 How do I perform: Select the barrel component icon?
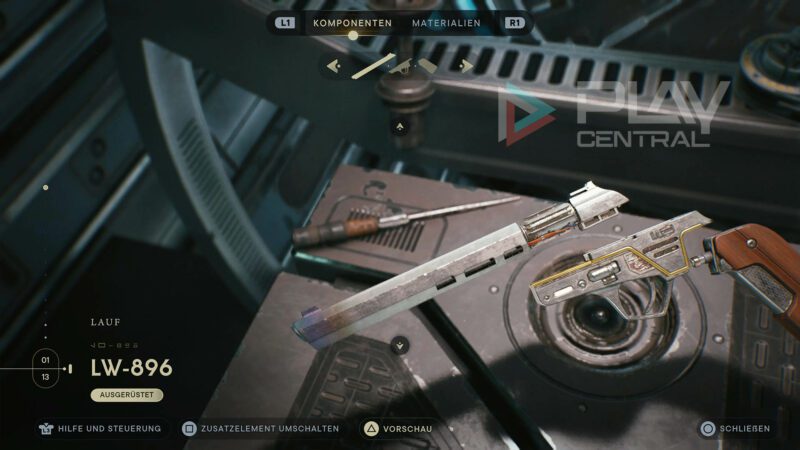(x=373, y=66)
